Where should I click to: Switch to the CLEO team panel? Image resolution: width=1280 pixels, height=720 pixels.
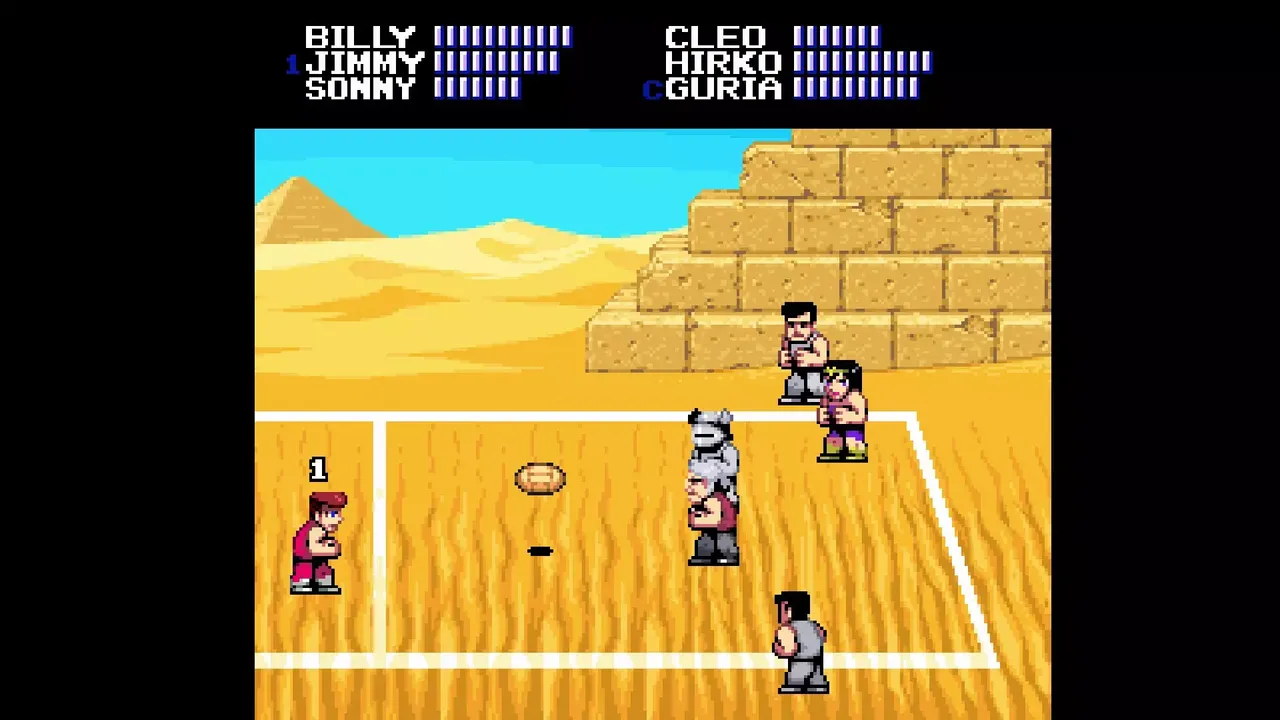pyautogui.click(x=716, y=36)
